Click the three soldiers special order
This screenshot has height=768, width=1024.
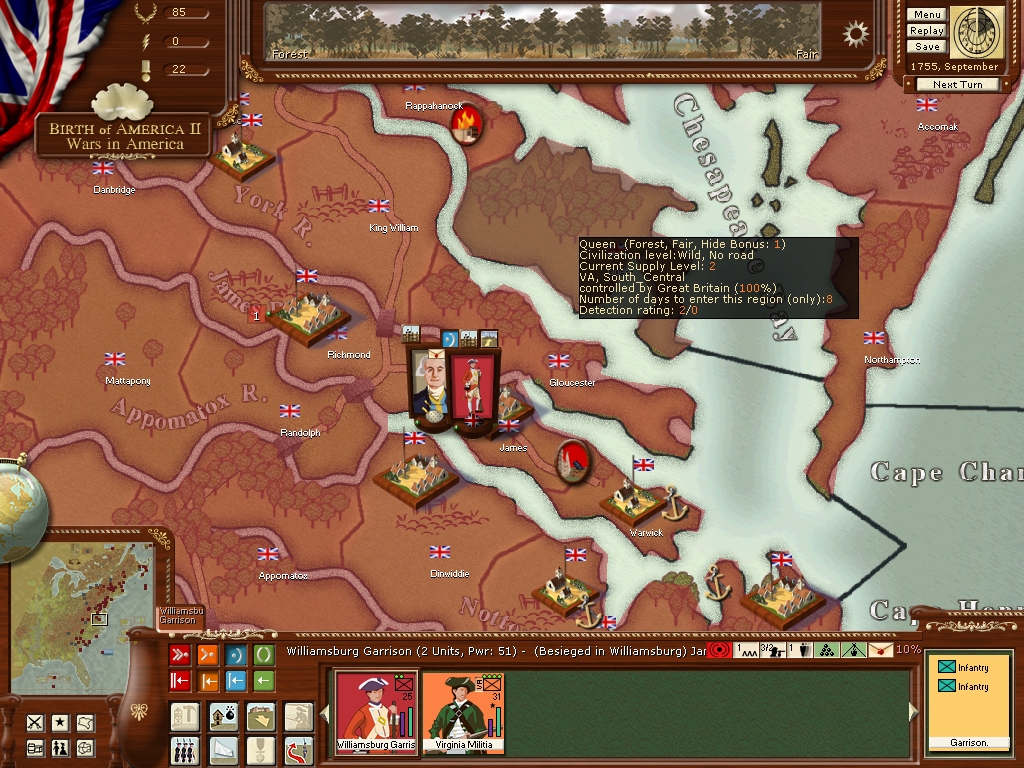coord(184,748)
